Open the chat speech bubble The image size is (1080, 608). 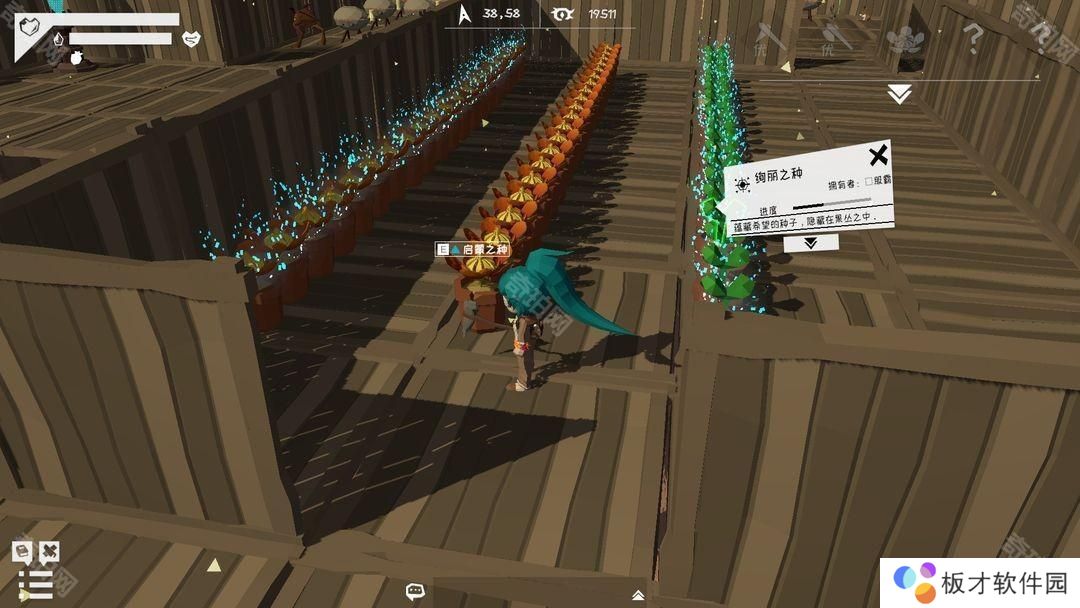[416, 591]
